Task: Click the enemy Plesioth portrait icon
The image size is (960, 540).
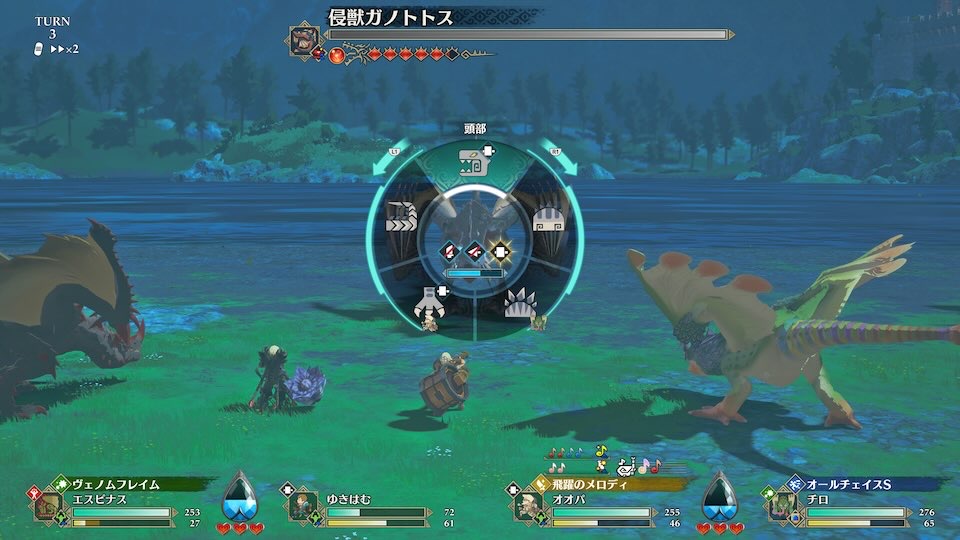Action: pyautogui.click(x=304, y=39)
